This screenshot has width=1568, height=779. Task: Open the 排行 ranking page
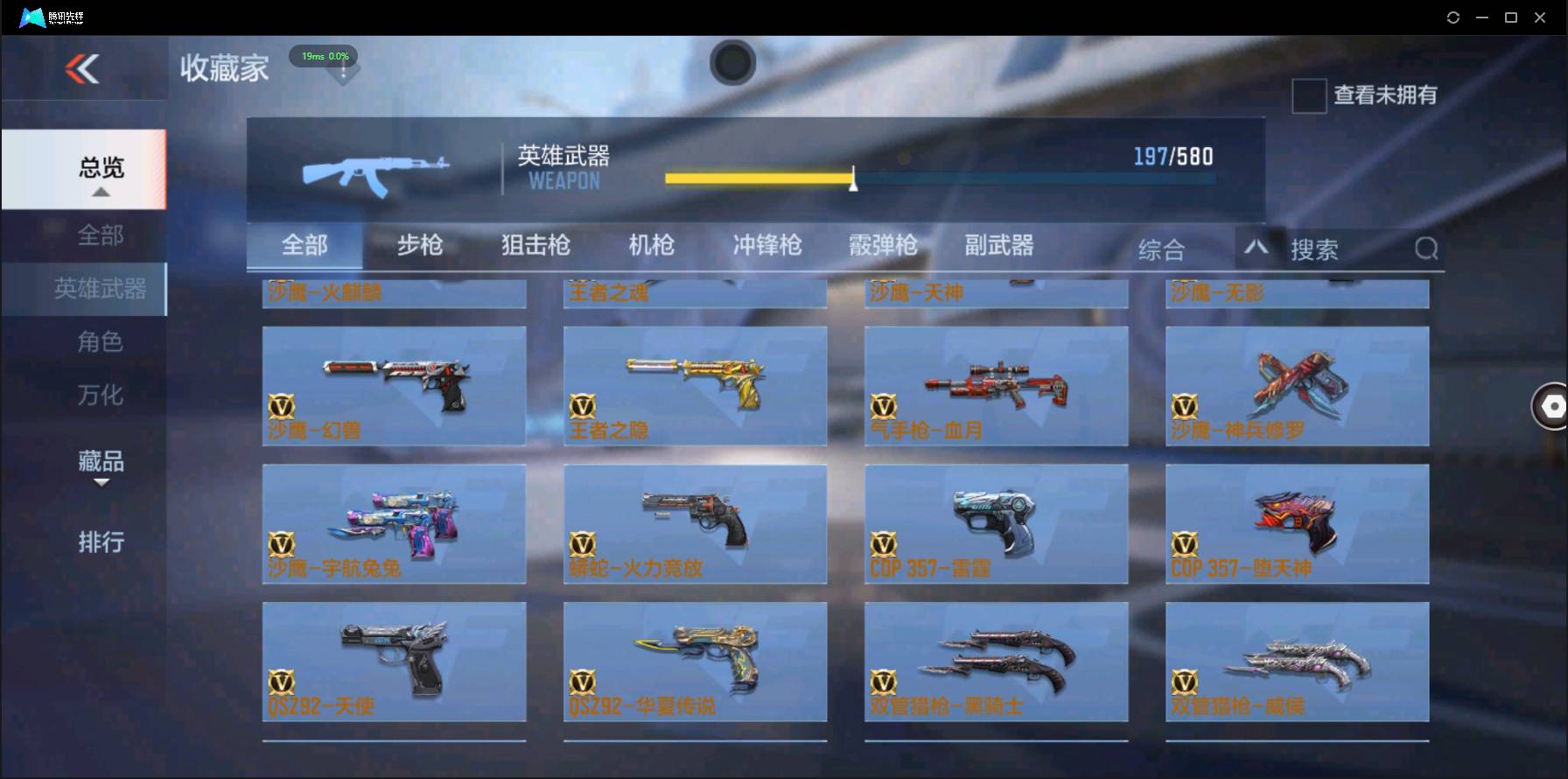click(x=102, y=543)
